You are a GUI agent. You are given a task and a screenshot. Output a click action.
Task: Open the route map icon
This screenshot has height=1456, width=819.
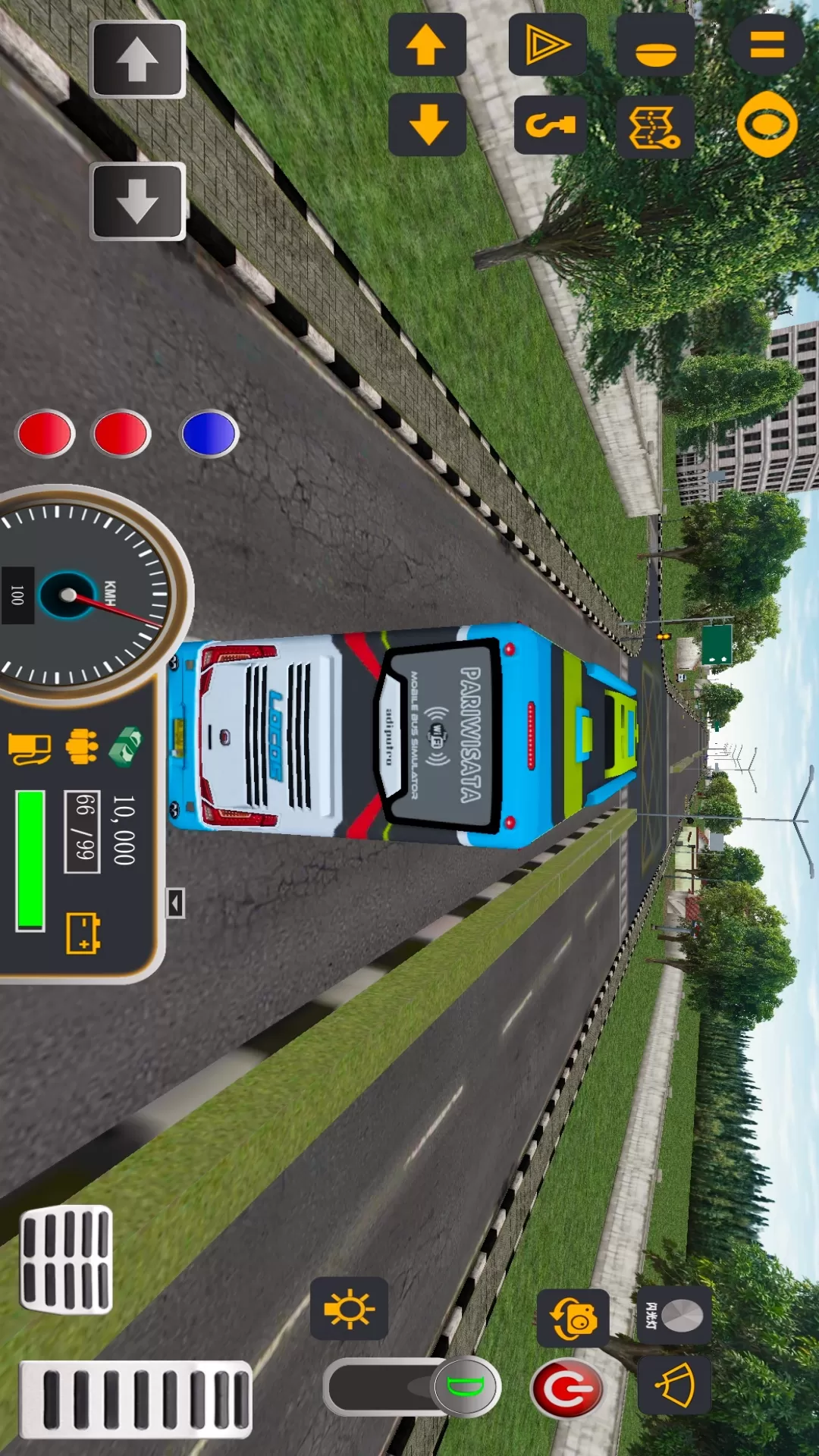[x=655, y=127]
